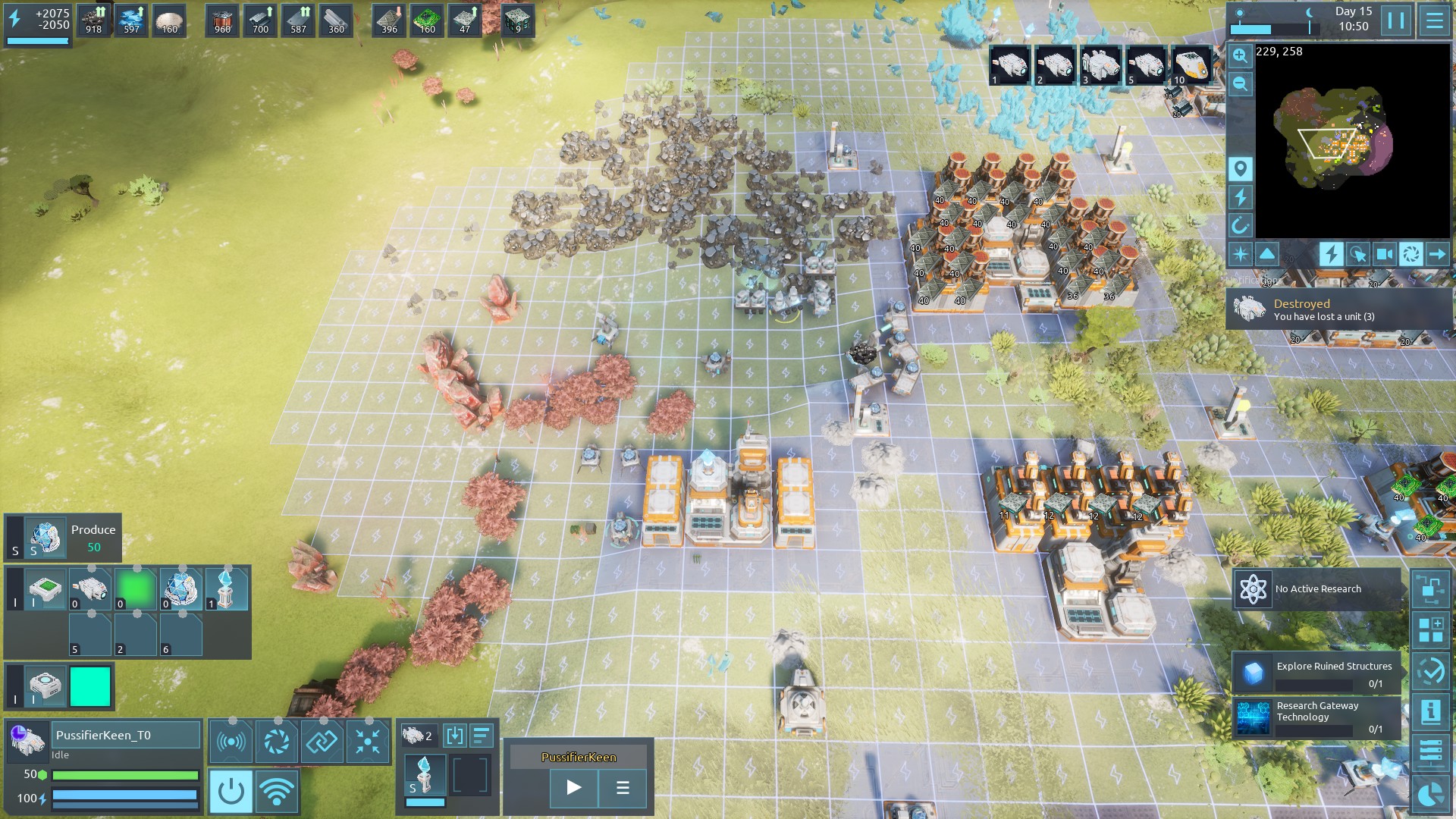Pause the game with the pause button
Viewport: 1456px width, 819px height.
tap(1396, 20)
